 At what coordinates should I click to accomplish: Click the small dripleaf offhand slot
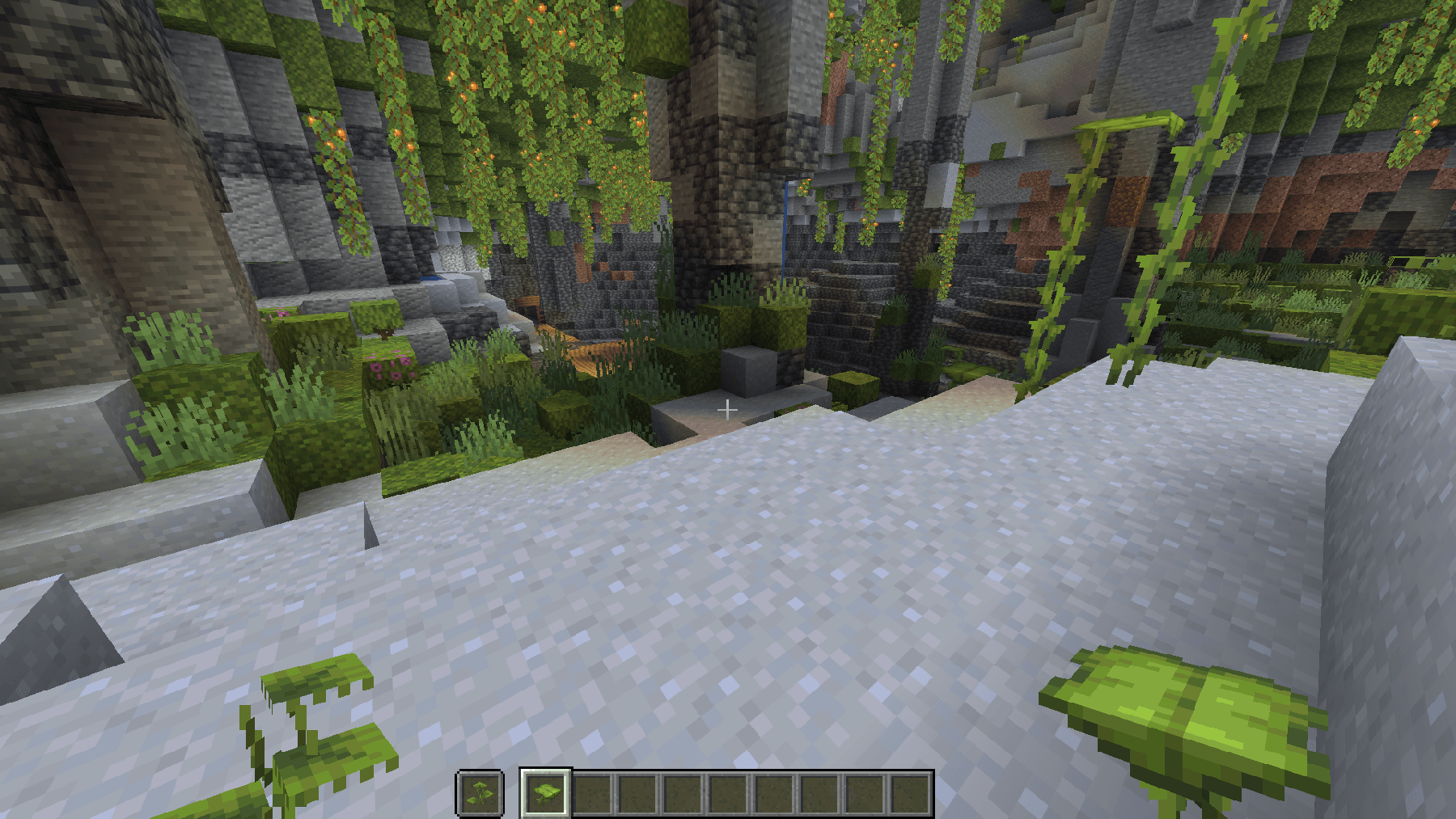[480, 792]
